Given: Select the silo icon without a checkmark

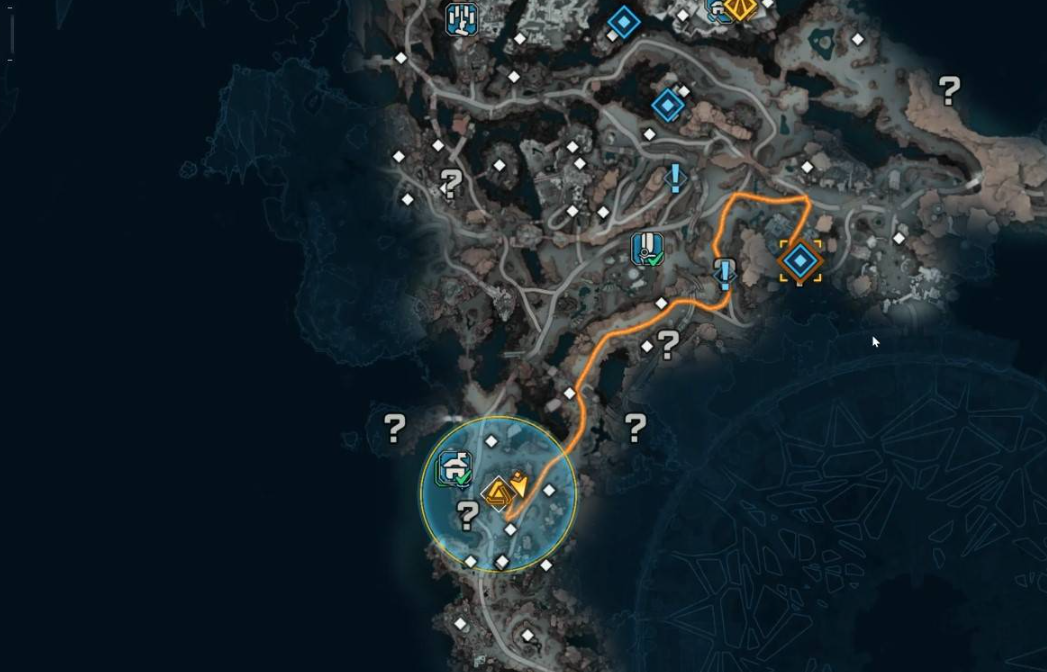Looking at the screenshot, I should click(x=461, y=18).
